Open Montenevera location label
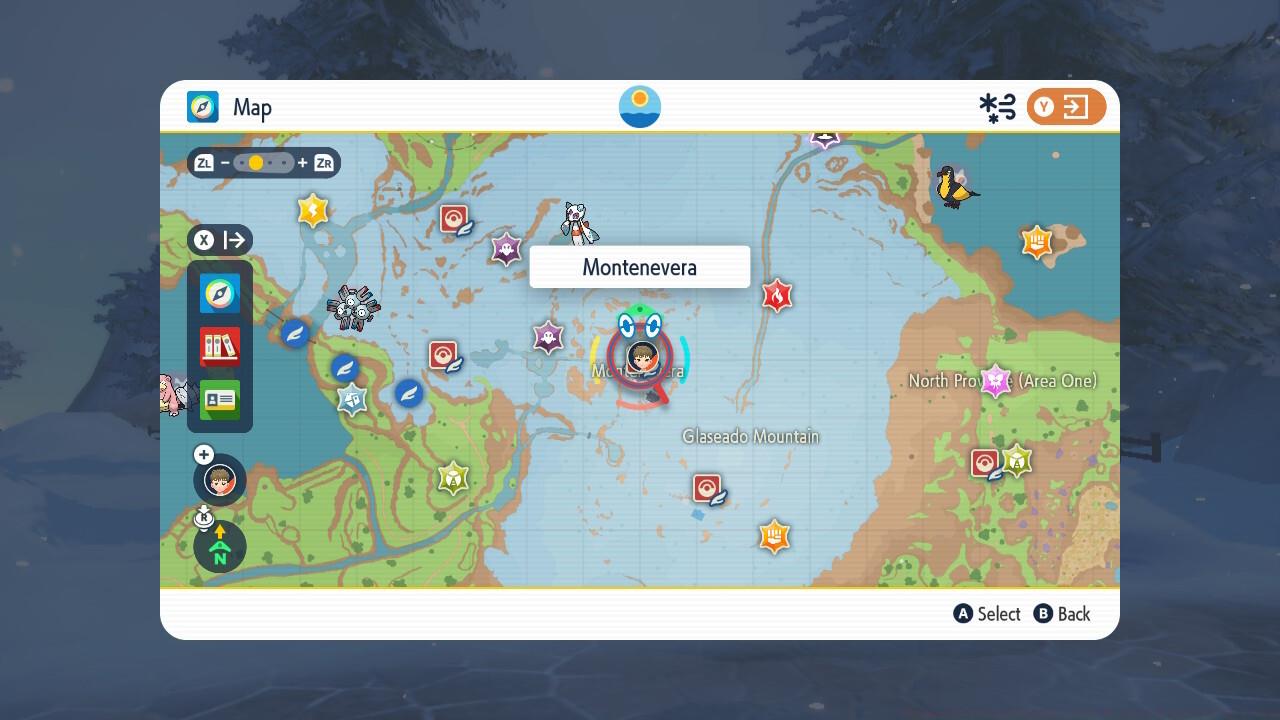Screen dimensions: 1280x720 tap(639, 266)
